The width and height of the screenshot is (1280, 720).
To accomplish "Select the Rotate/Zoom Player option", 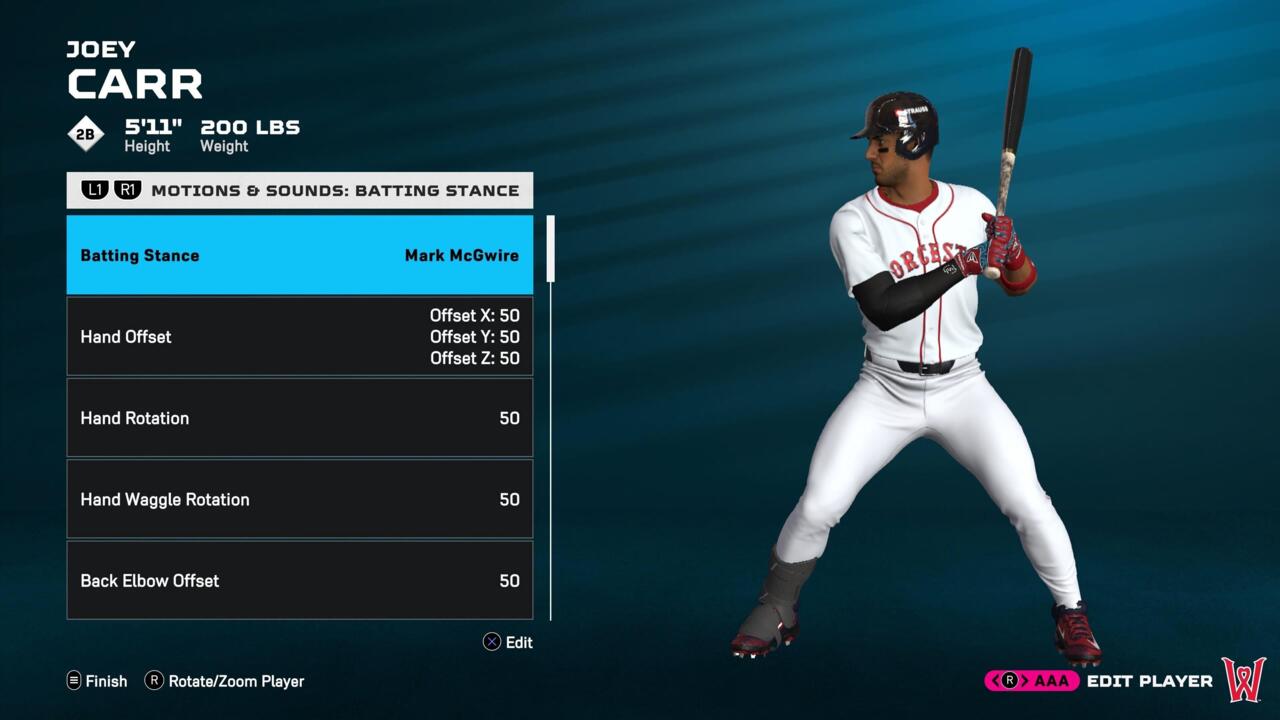I will (x=225, y=681).
